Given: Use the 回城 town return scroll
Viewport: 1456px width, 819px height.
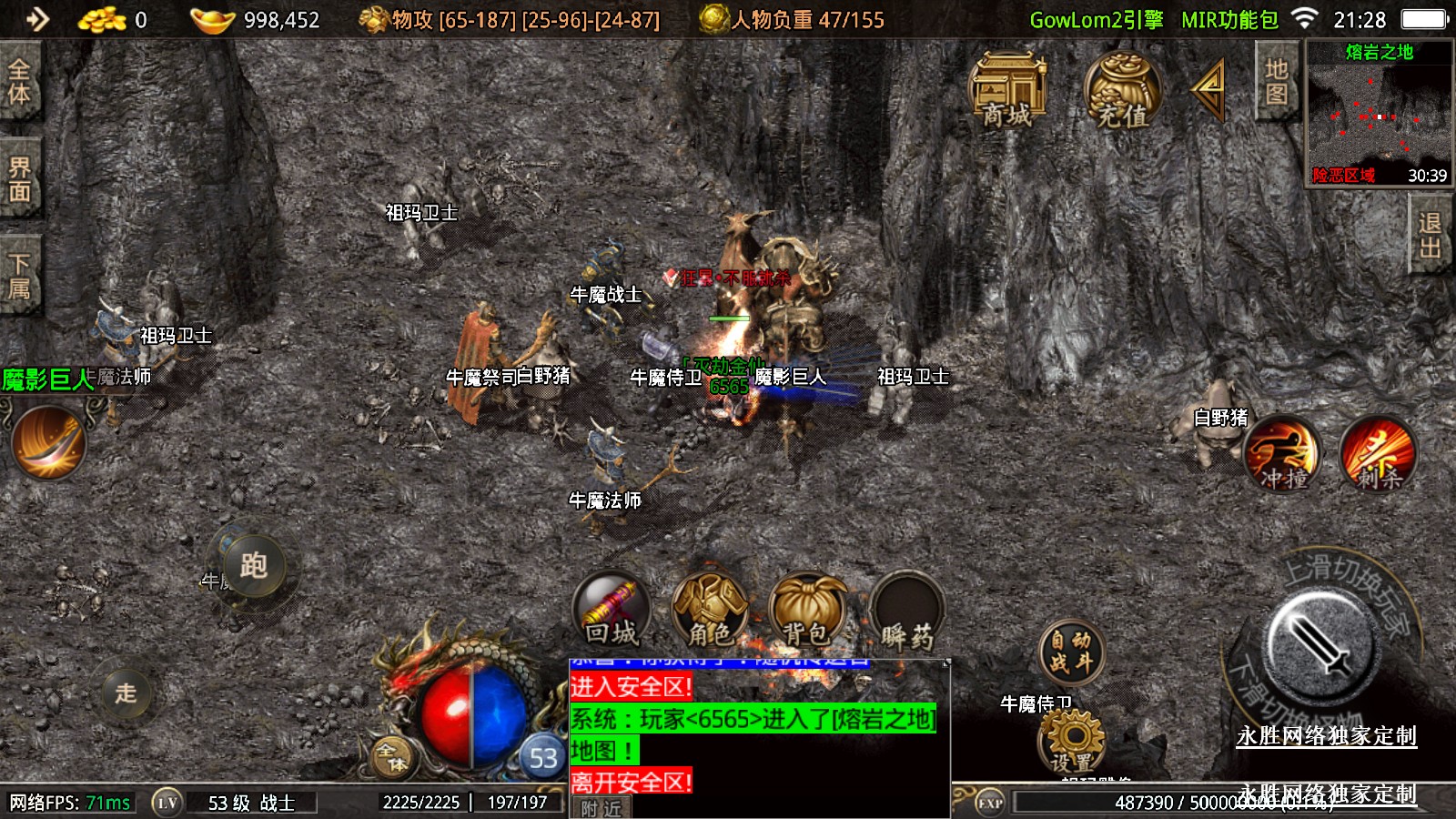Looking at the screenshot, I should 612,612.
